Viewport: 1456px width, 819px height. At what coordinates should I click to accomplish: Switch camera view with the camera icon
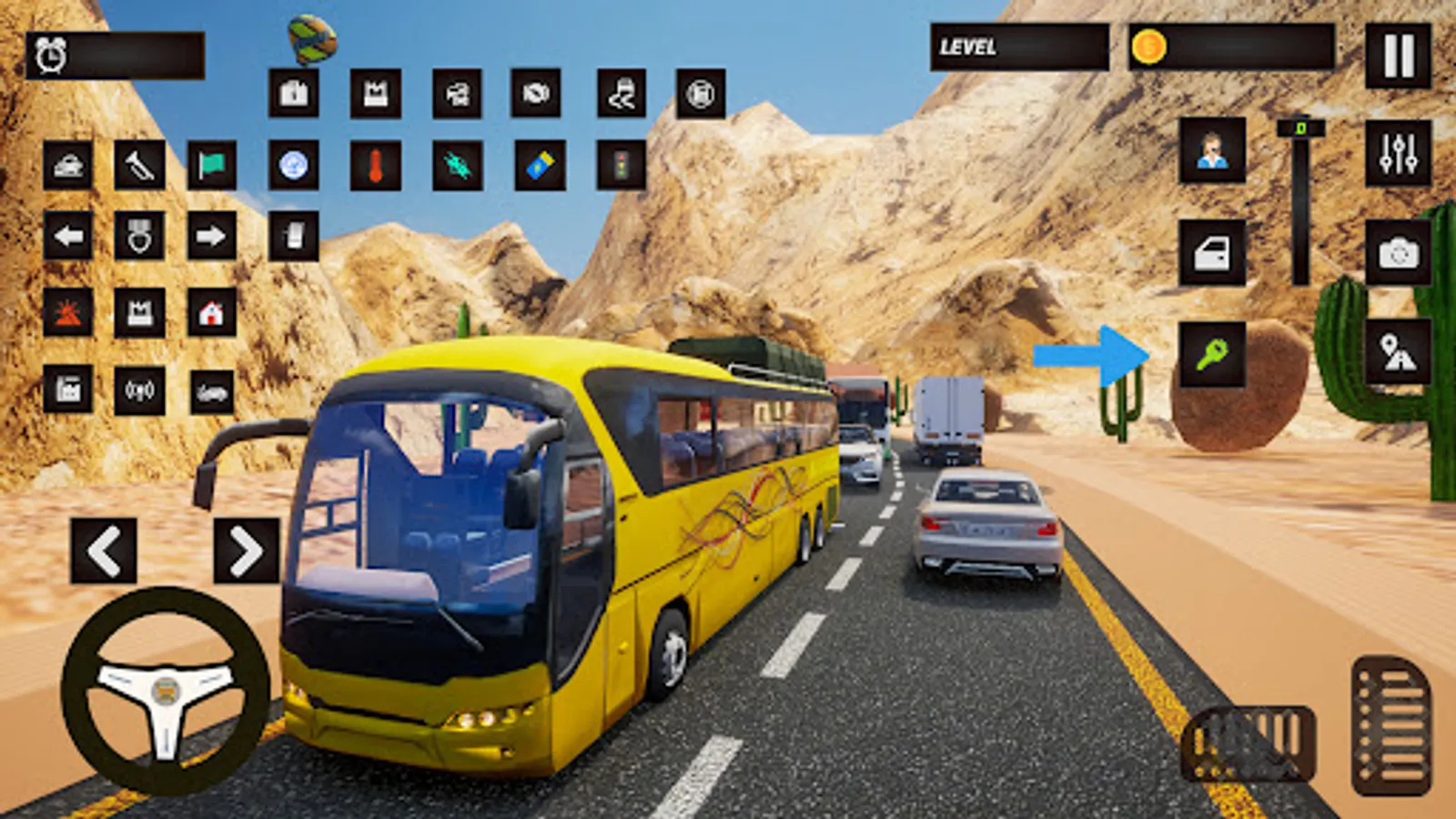[1398, 253]
